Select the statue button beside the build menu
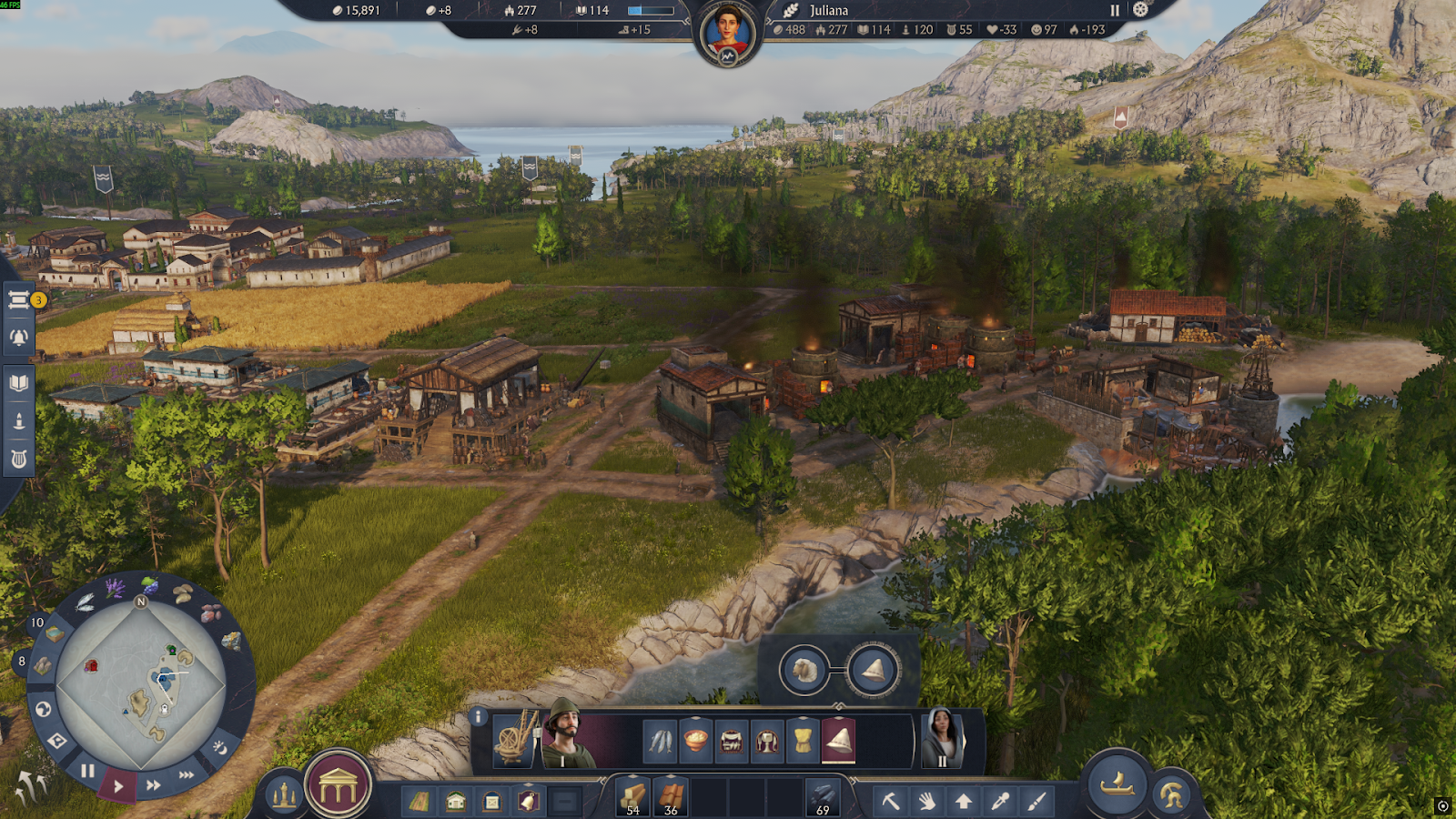The height and width of the screenshot is (819, 1456). coord(283,795)
